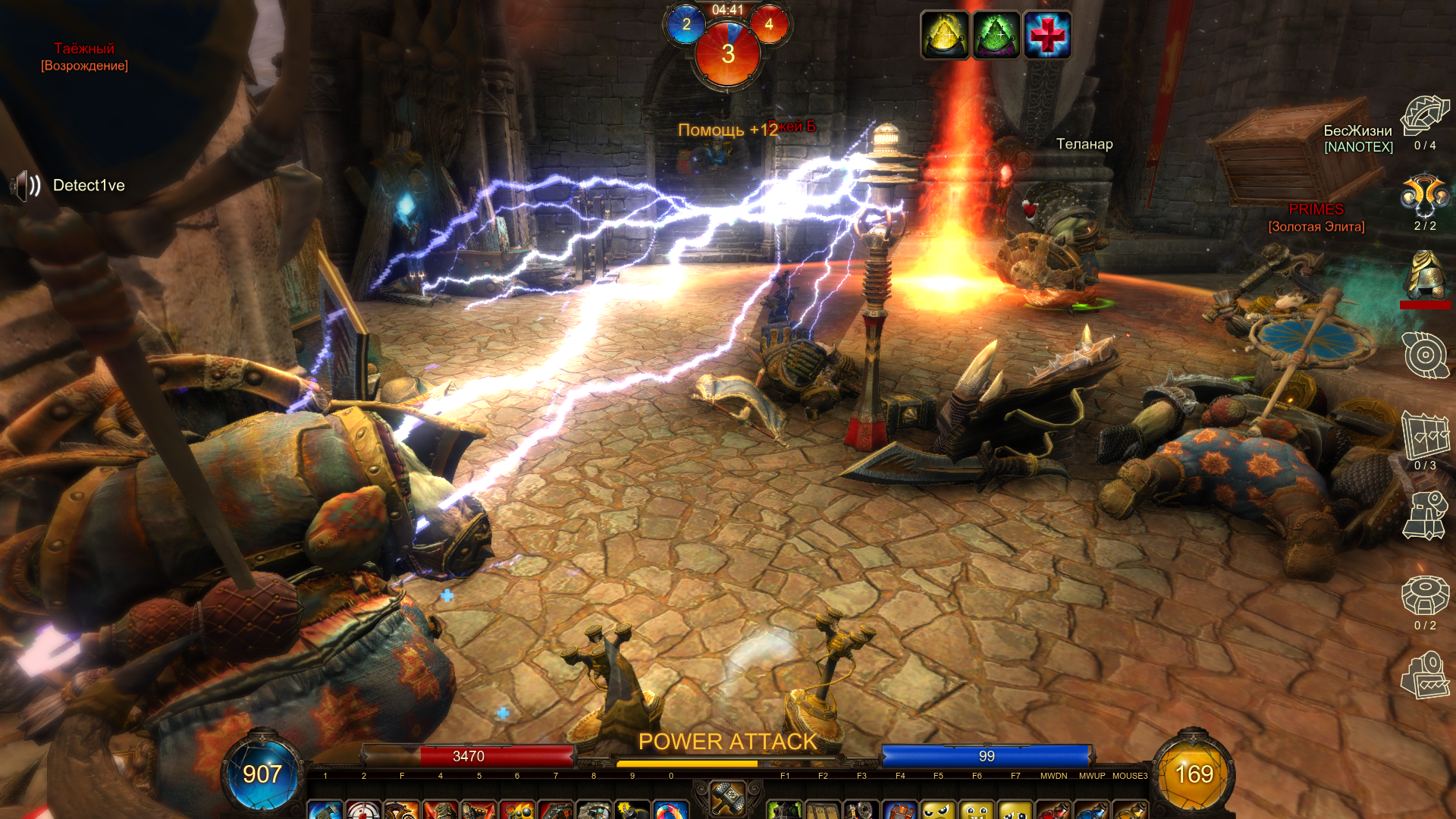
Task: Trigger the grenade cluster ability in slot 6
Action: tap(518, 811)
